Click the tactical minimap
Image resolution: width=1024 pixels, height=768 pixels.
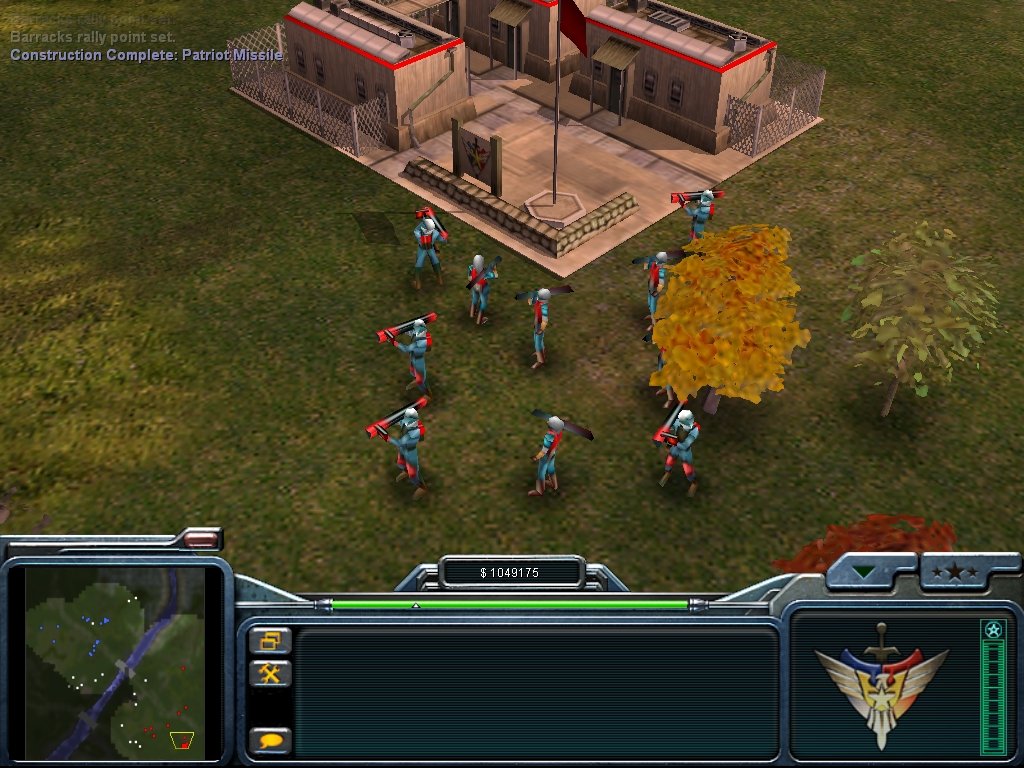114,659
